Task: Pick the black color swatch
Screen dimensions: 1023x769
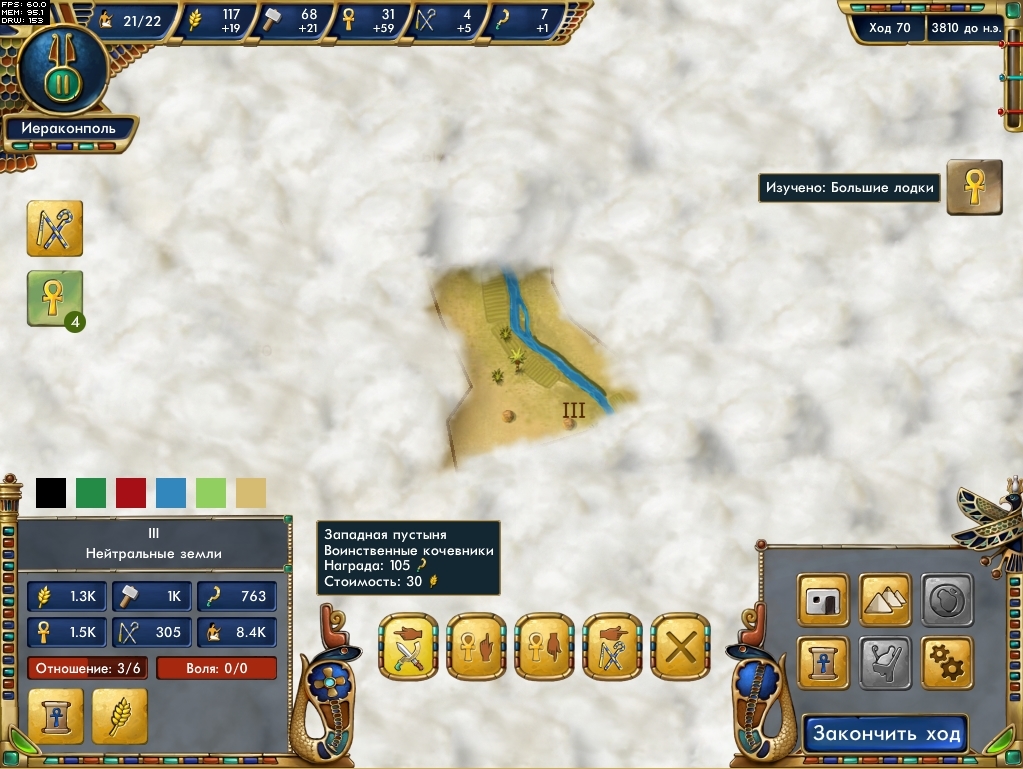Action: coord(51,493)
